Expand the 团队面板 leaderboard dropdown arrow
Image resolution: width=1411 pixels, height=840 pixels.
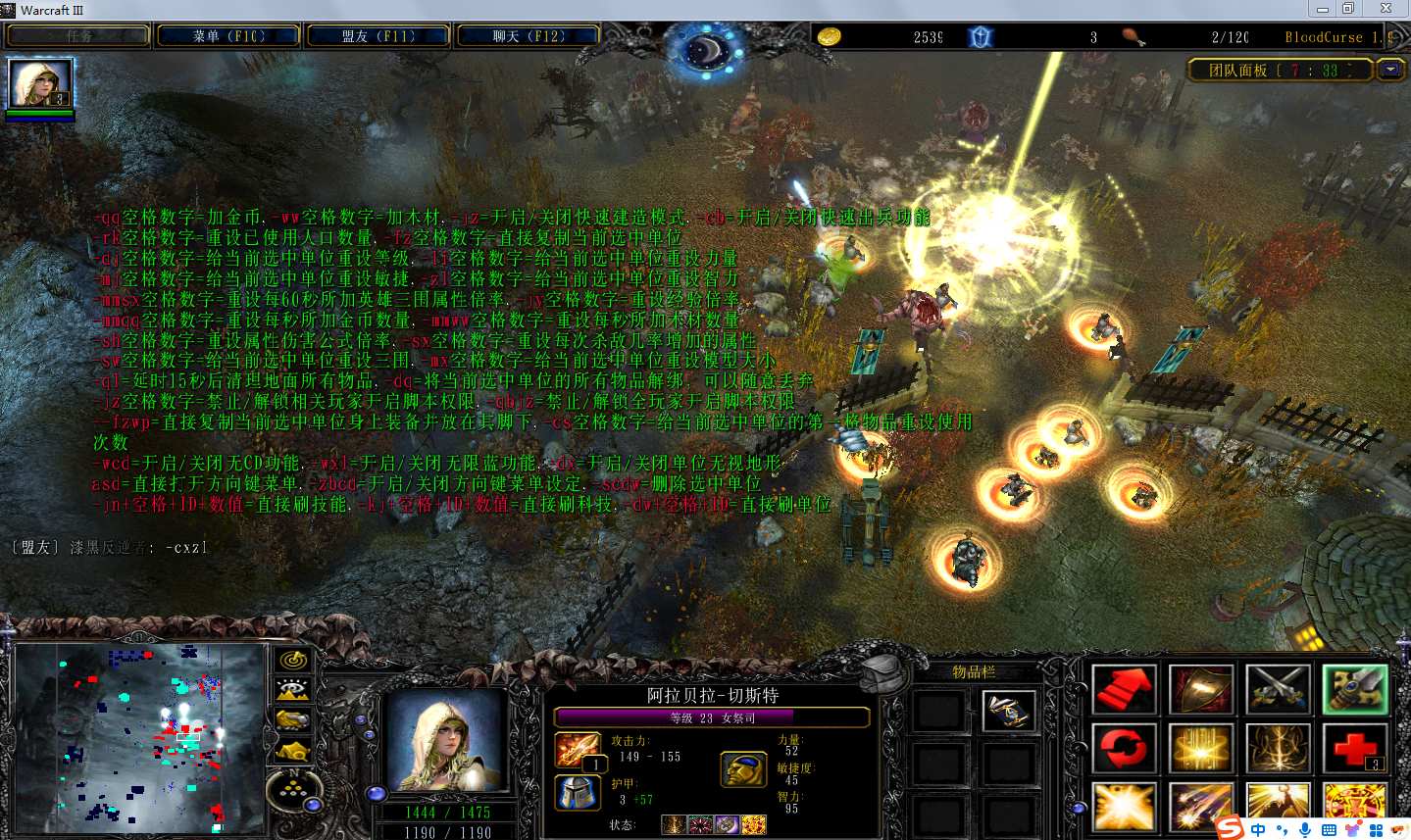[1389, 70]
